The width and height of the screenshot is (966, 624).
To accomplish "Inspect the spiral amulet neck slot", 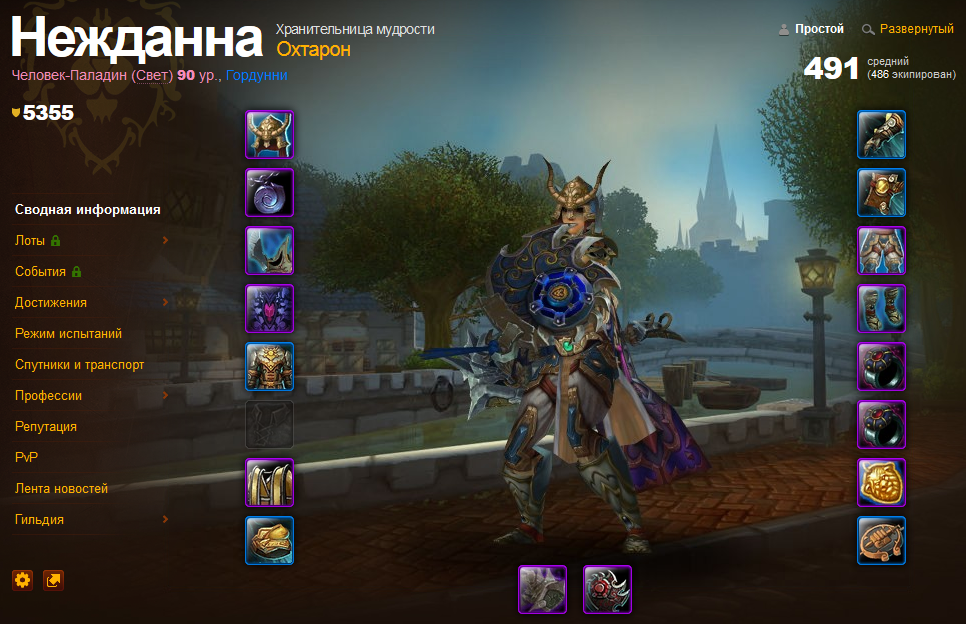I will click(270, 193).
